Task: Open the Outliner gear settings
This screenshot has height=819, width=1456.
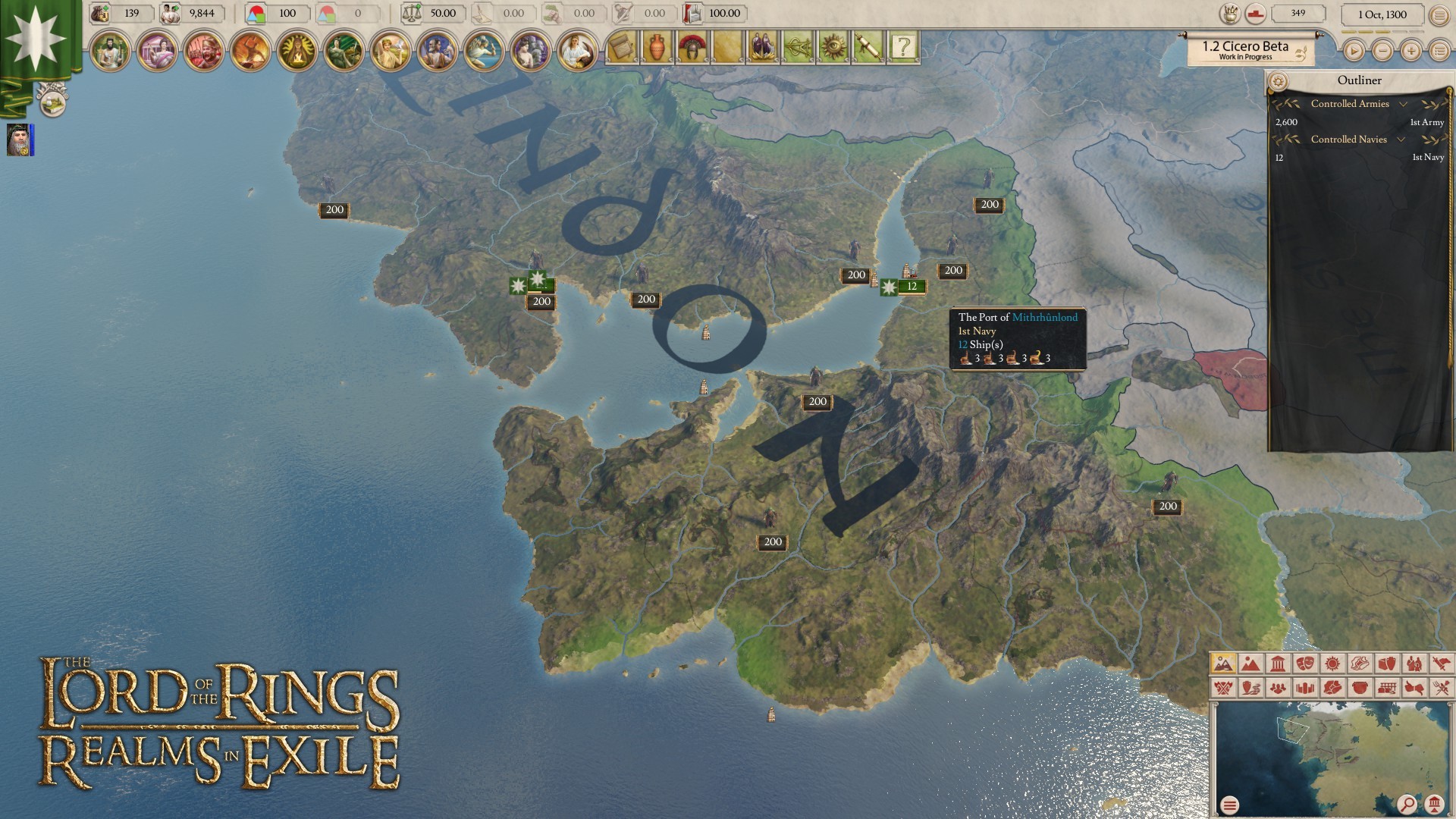Action: click(x=1278, y=81)
